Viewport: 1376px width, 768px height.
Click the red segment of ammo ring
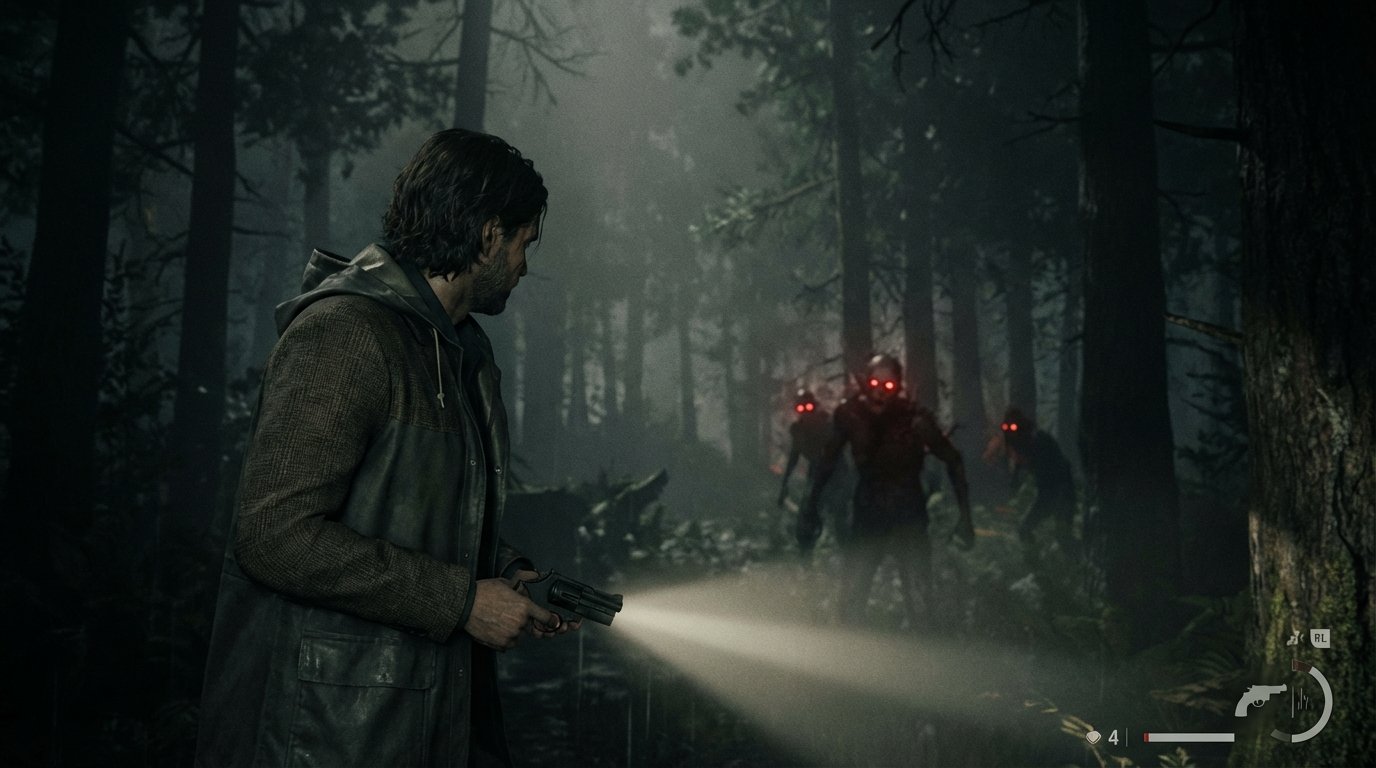point(1300,665)
